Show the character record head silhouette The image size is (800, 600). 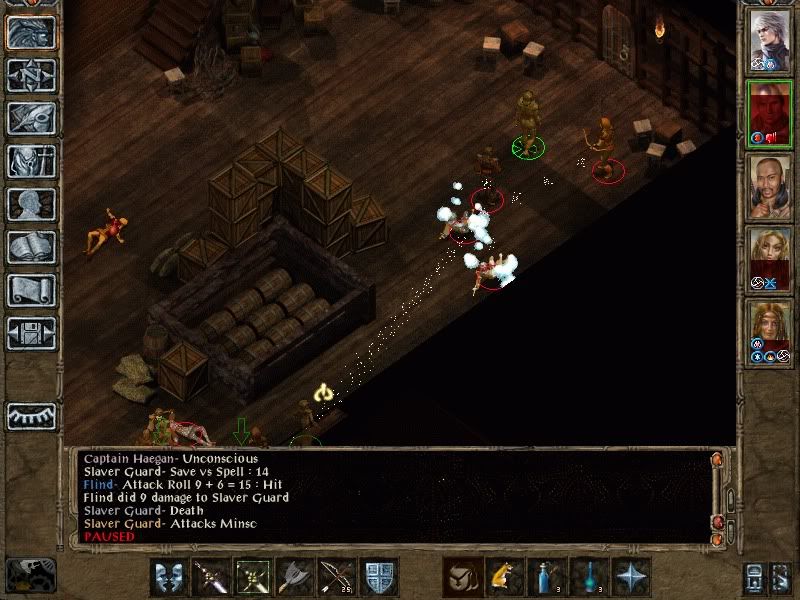[x=31, y=205]
